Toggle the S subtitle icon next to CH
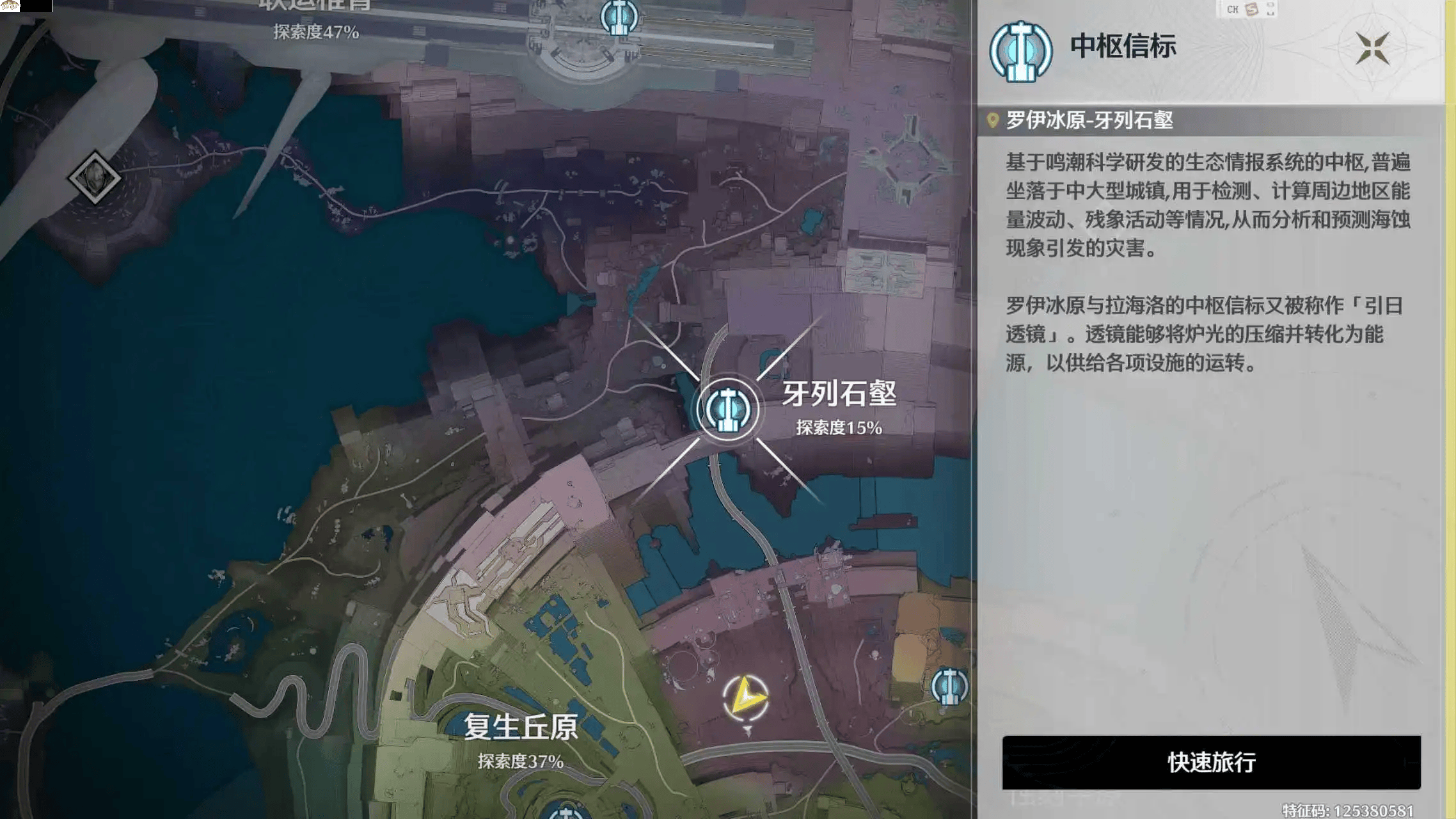 point(1251,8)
